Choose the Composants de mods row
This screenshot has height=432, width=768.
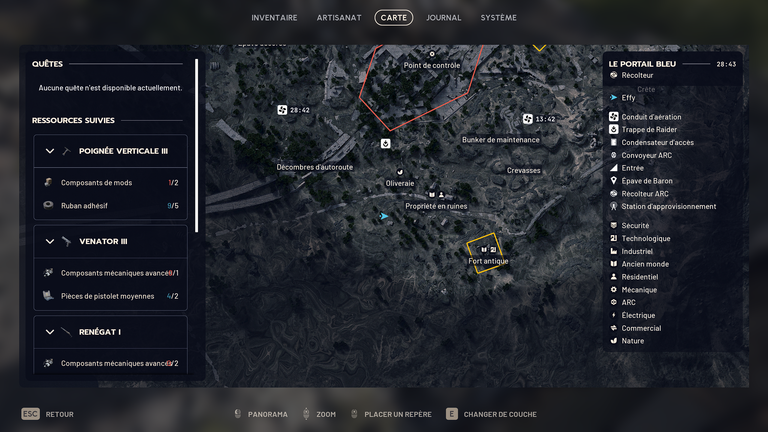point(110,183)
